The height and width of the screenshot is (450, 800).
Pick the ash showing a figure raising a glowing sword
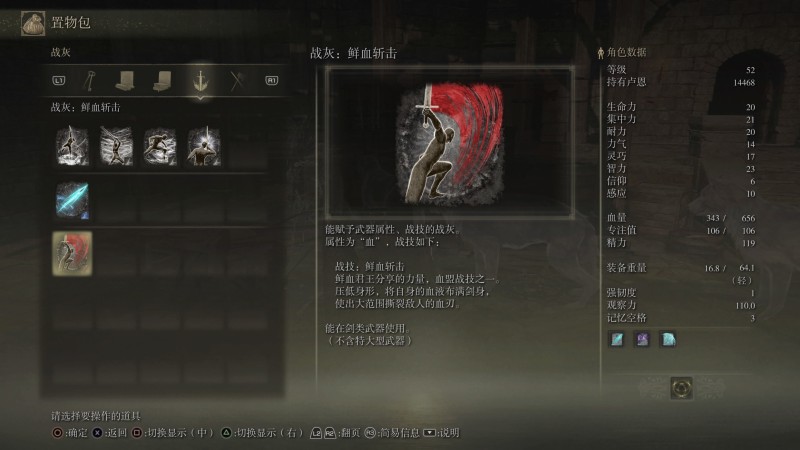(204, 146)
